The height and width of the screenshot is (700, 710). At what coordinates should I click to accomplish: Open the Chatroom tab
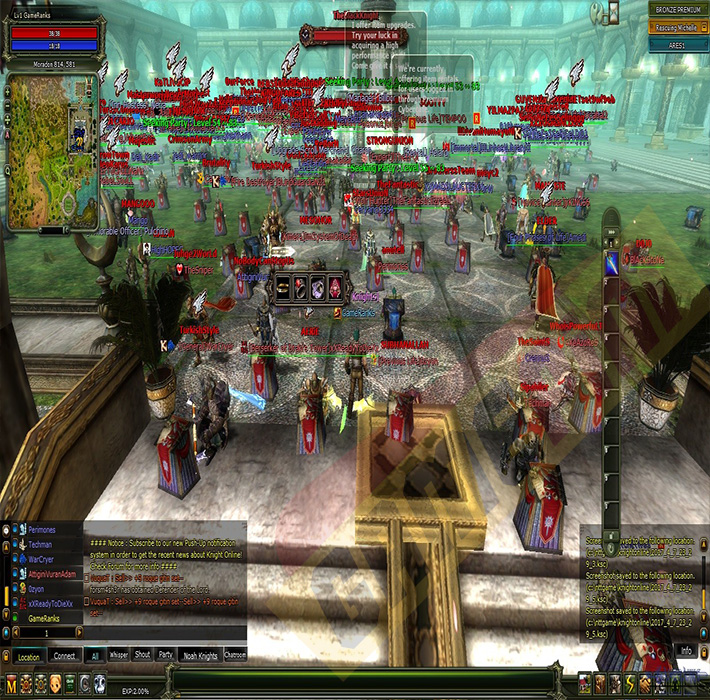[235, 656]
